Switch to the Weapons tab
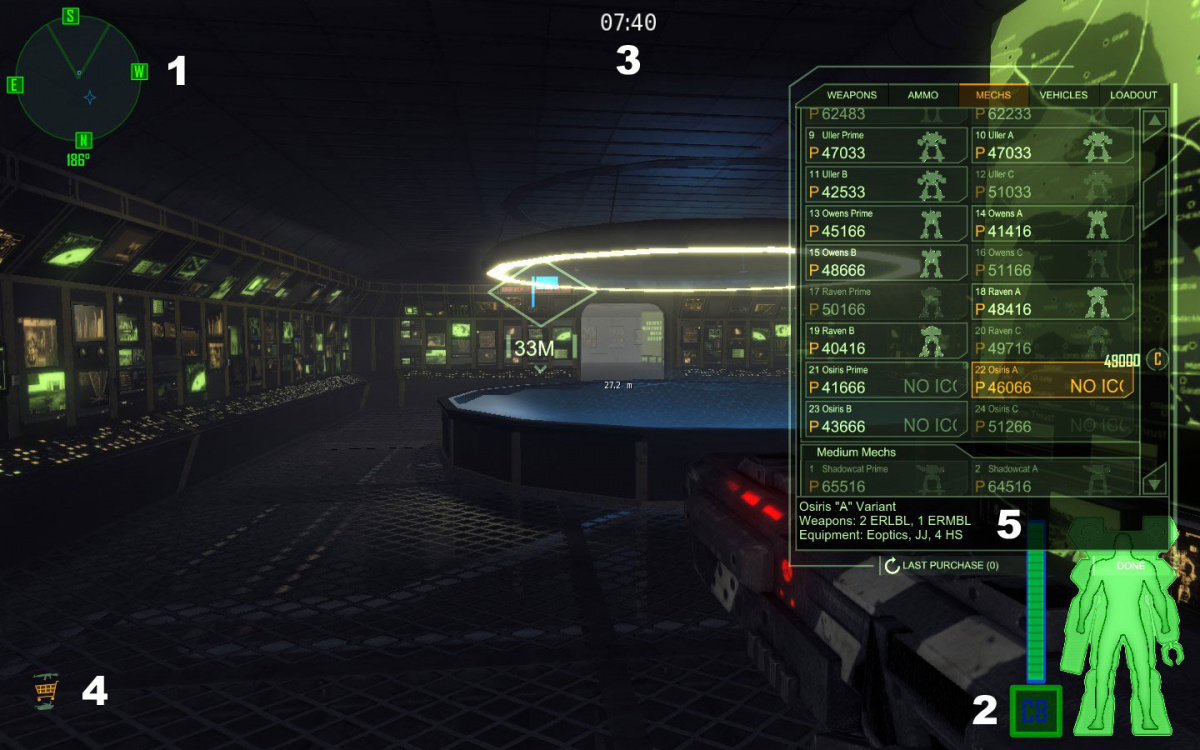The height and width of the screenshot is (750, 1200). click(852, 95)
